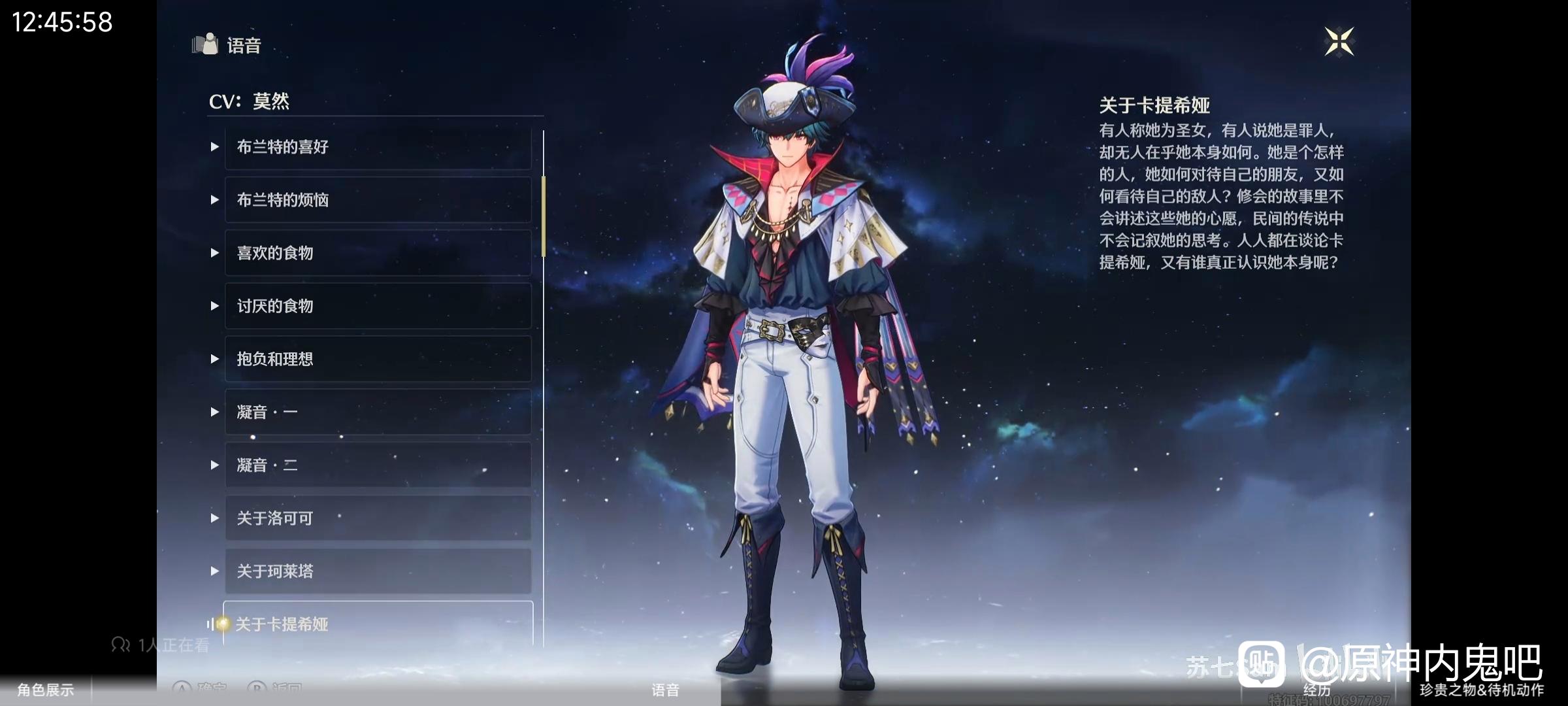Choose the 抱负和理想 voice line

tap(378, 359)
